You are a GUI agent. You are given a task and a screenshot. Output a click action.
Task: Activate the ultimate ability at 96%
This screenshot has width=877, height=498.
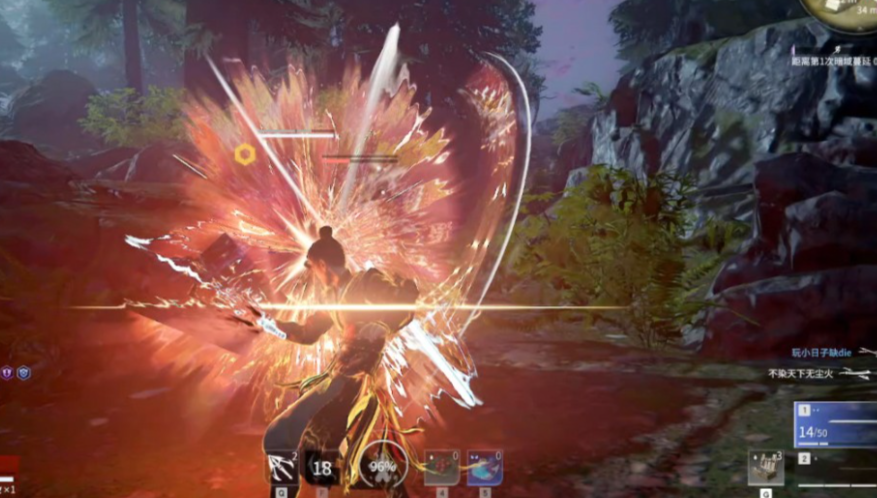tap(381, 467)
